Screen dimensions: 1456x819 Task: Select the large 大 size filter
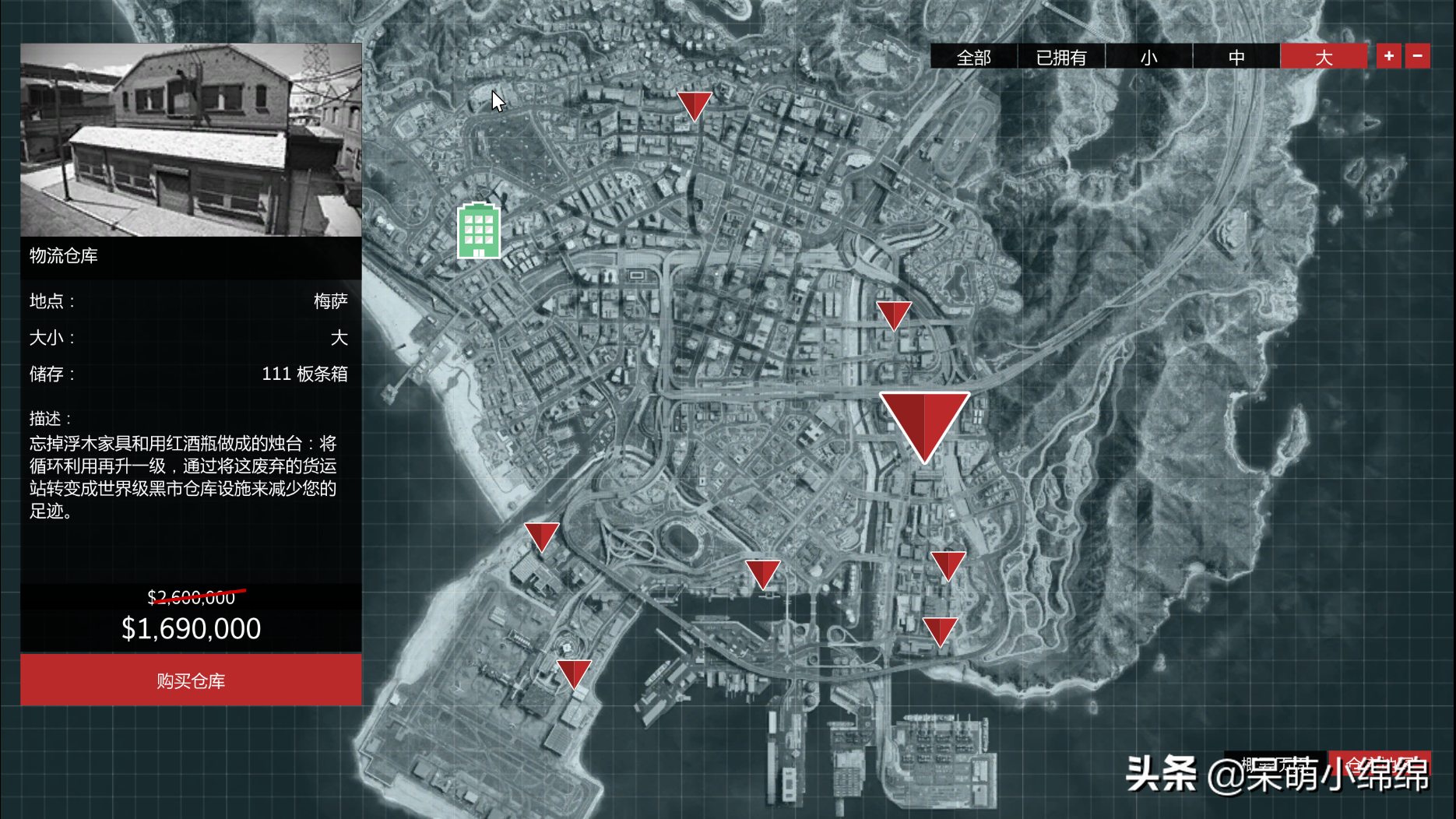coord(1324,57)
